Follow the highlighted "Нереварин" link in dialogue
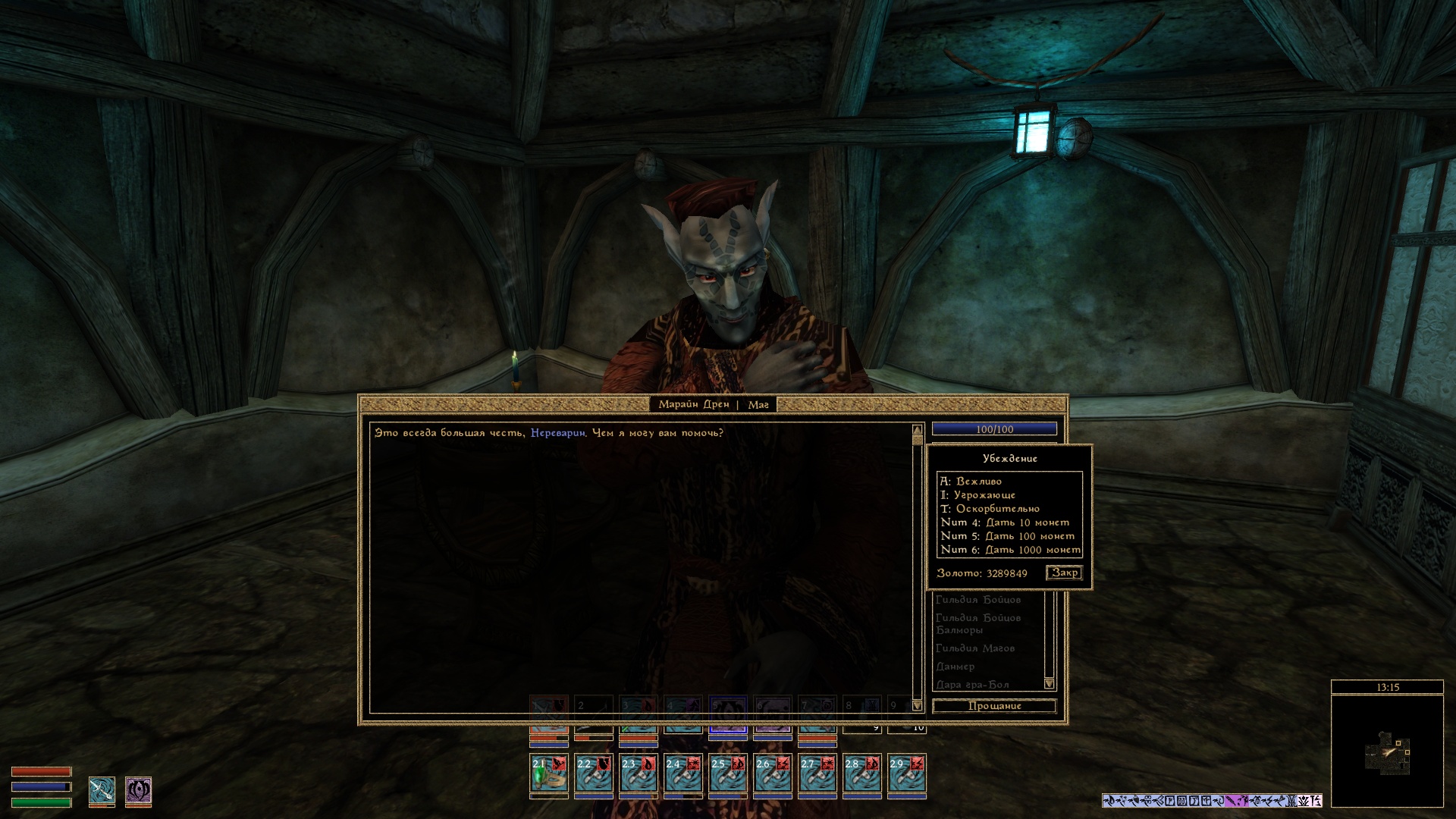The image size is (1456, 819). pos(557,433)
